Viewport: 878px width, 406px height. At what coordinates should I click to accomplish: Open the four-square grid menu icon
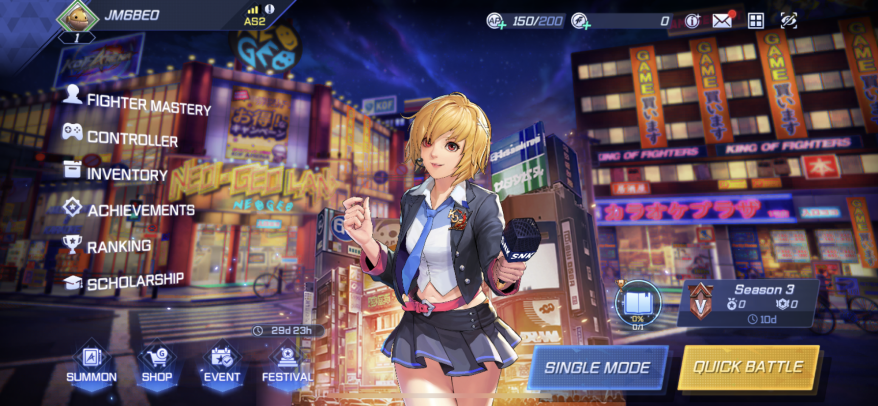point(756,20)
